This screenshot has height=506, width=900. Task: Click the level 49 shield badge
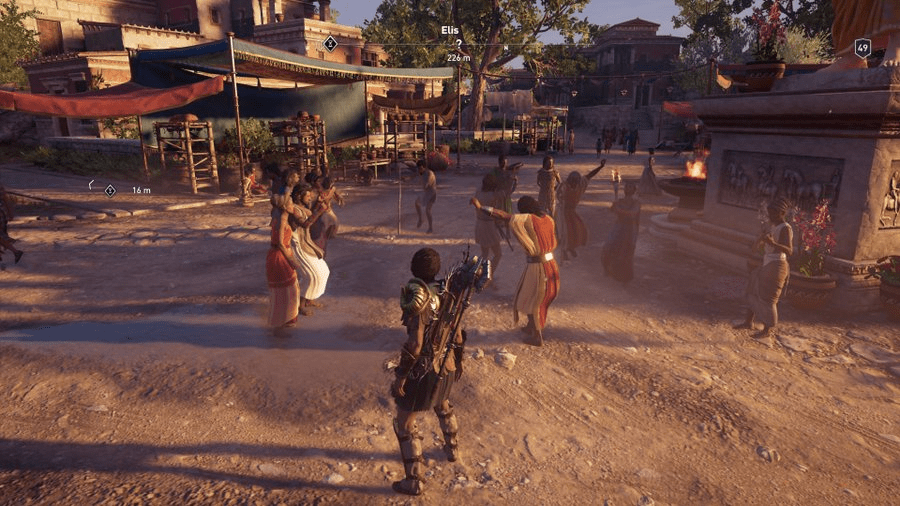click(x=862, y=47)
